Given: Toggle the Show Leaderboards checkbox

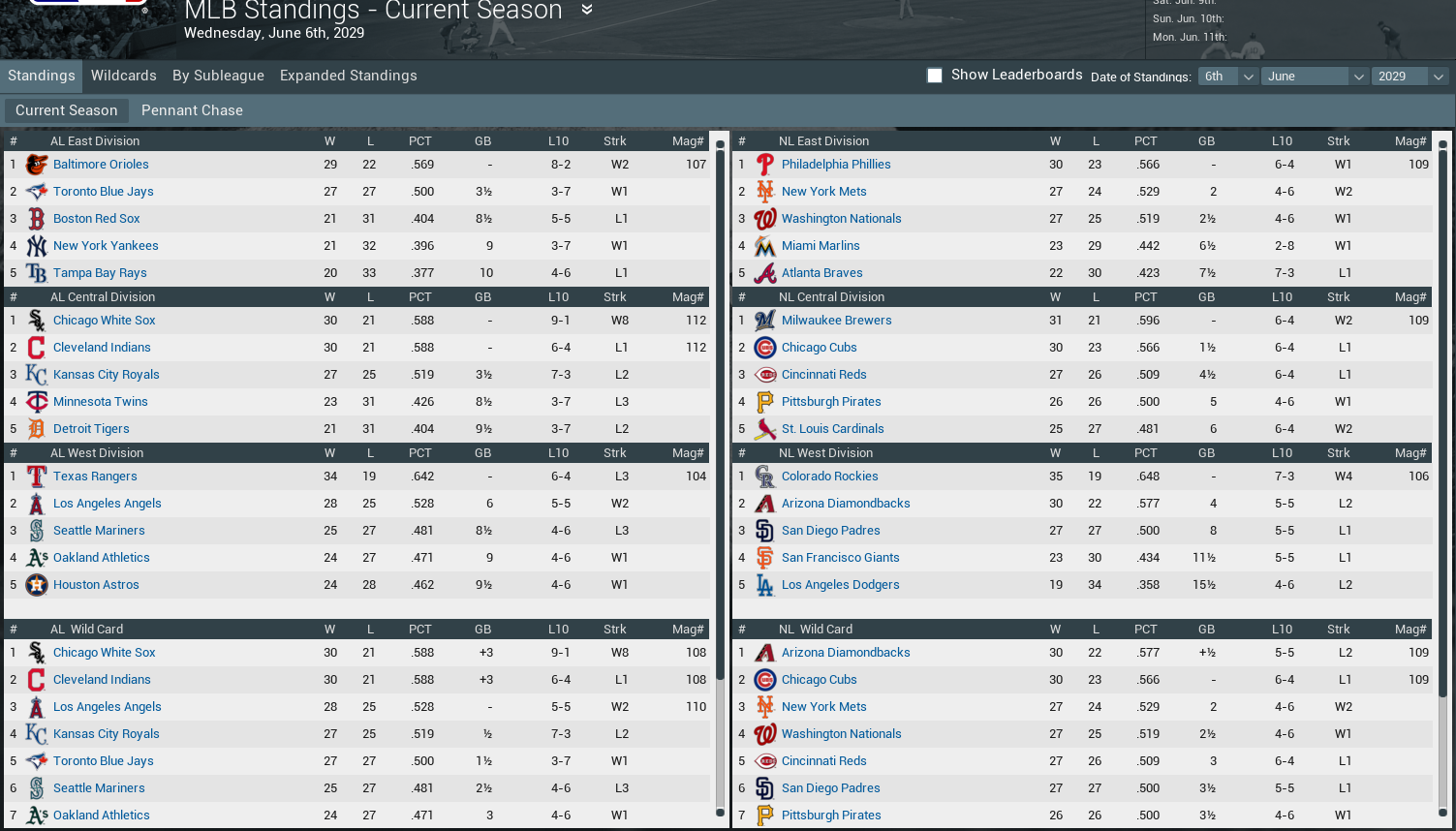Looking at the screenshot, I should pos(935,76).
